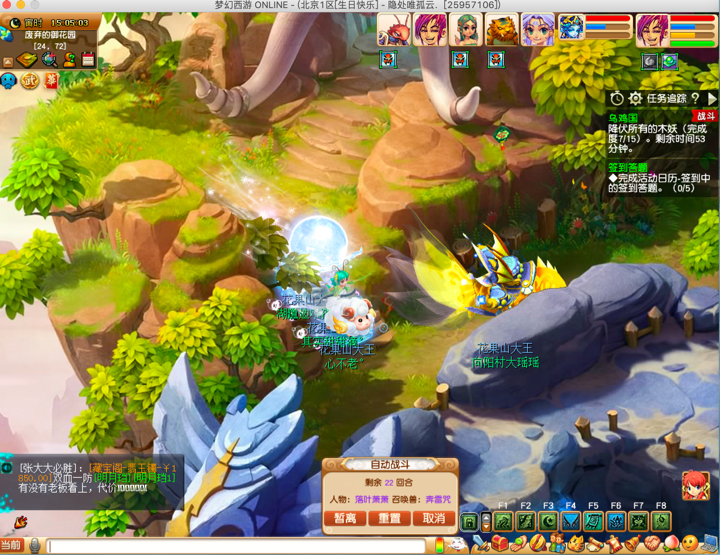
Task: Trigger the F8 skill slot
Action: point(661,521)
